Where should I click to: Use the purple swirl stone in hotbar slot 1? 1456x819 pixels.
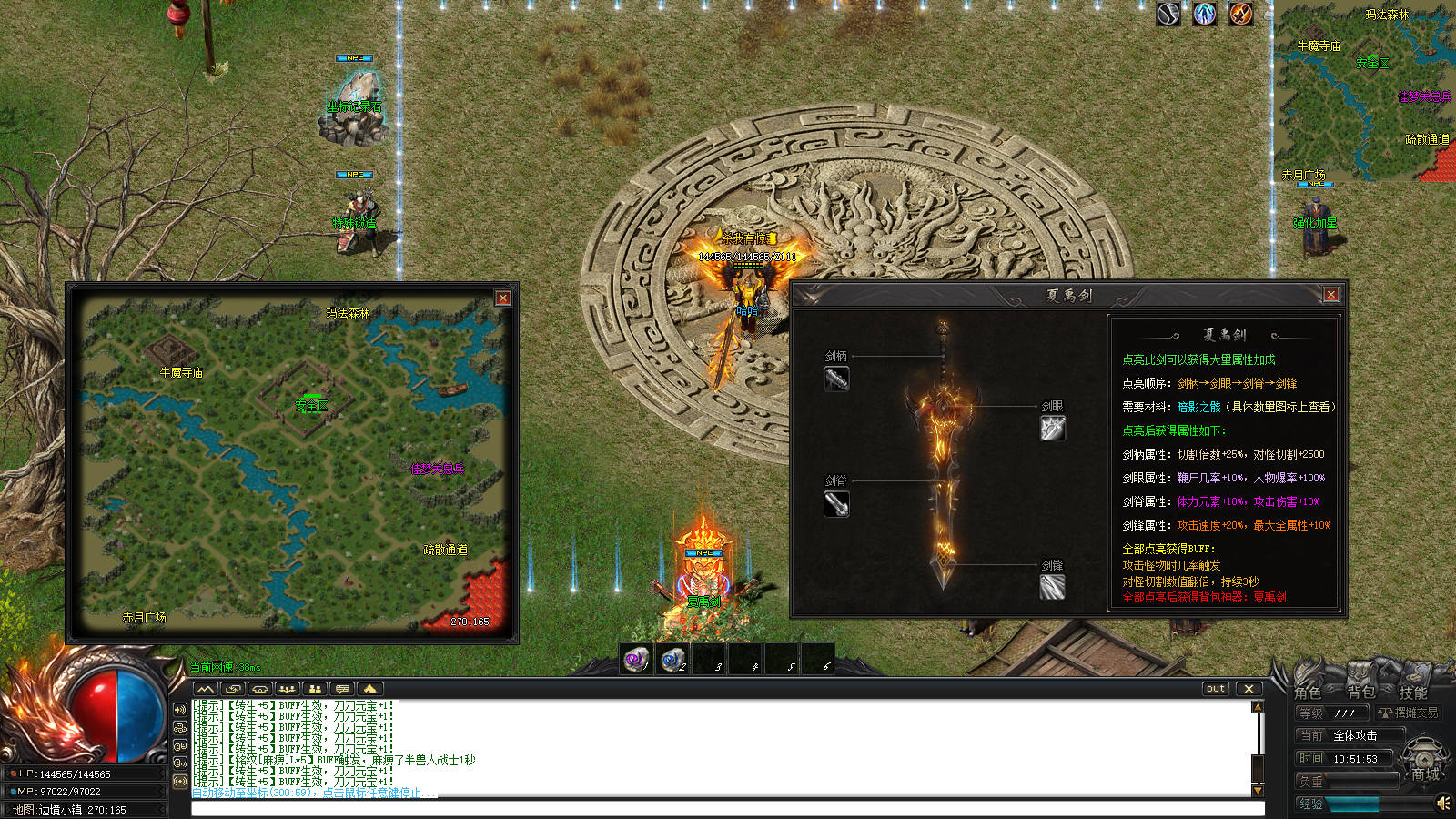pyautogui.click(x=636, y=659)
